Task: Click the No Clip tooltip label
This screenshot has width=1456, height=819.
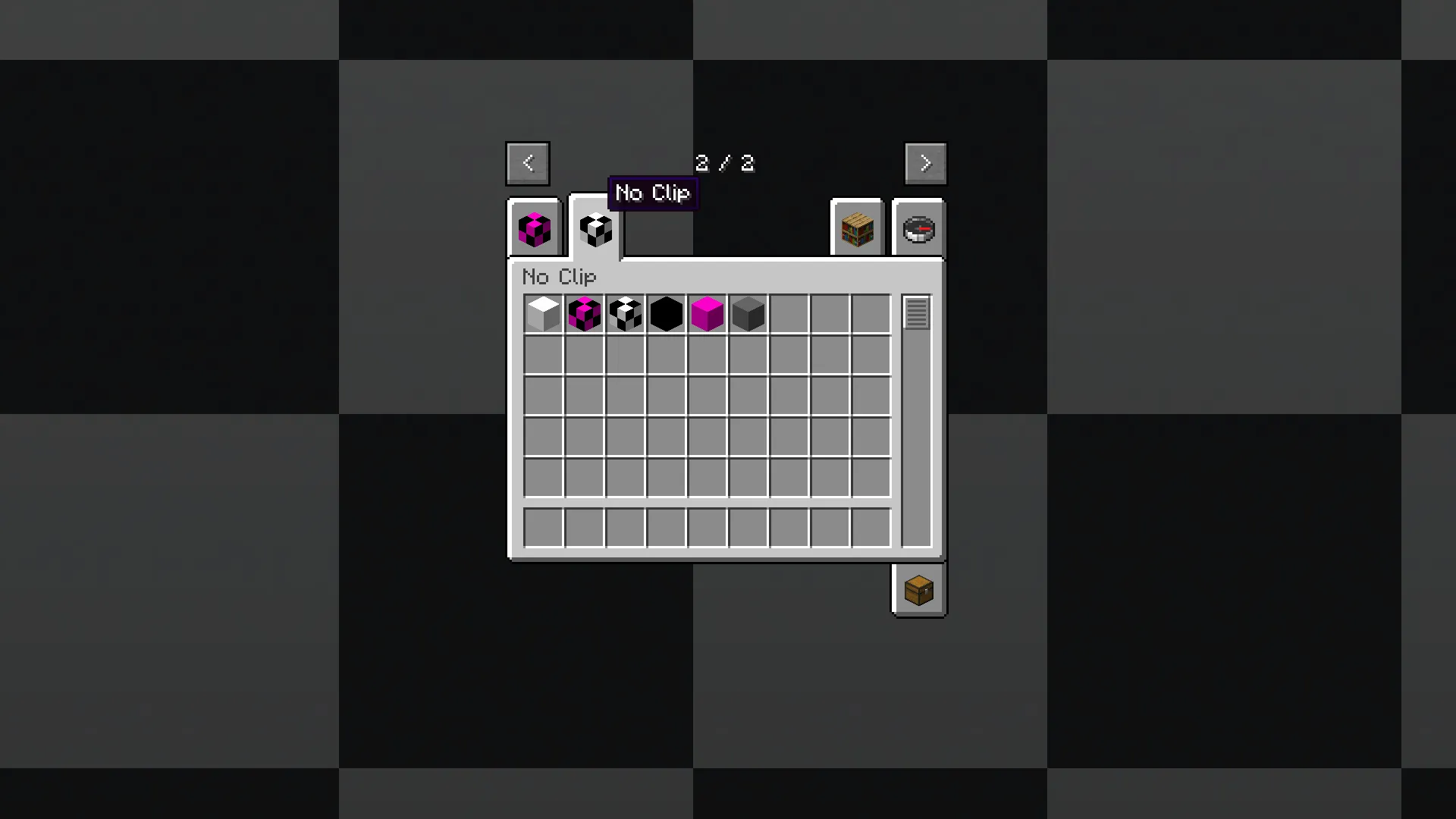Action: click(x=653, y=193)
